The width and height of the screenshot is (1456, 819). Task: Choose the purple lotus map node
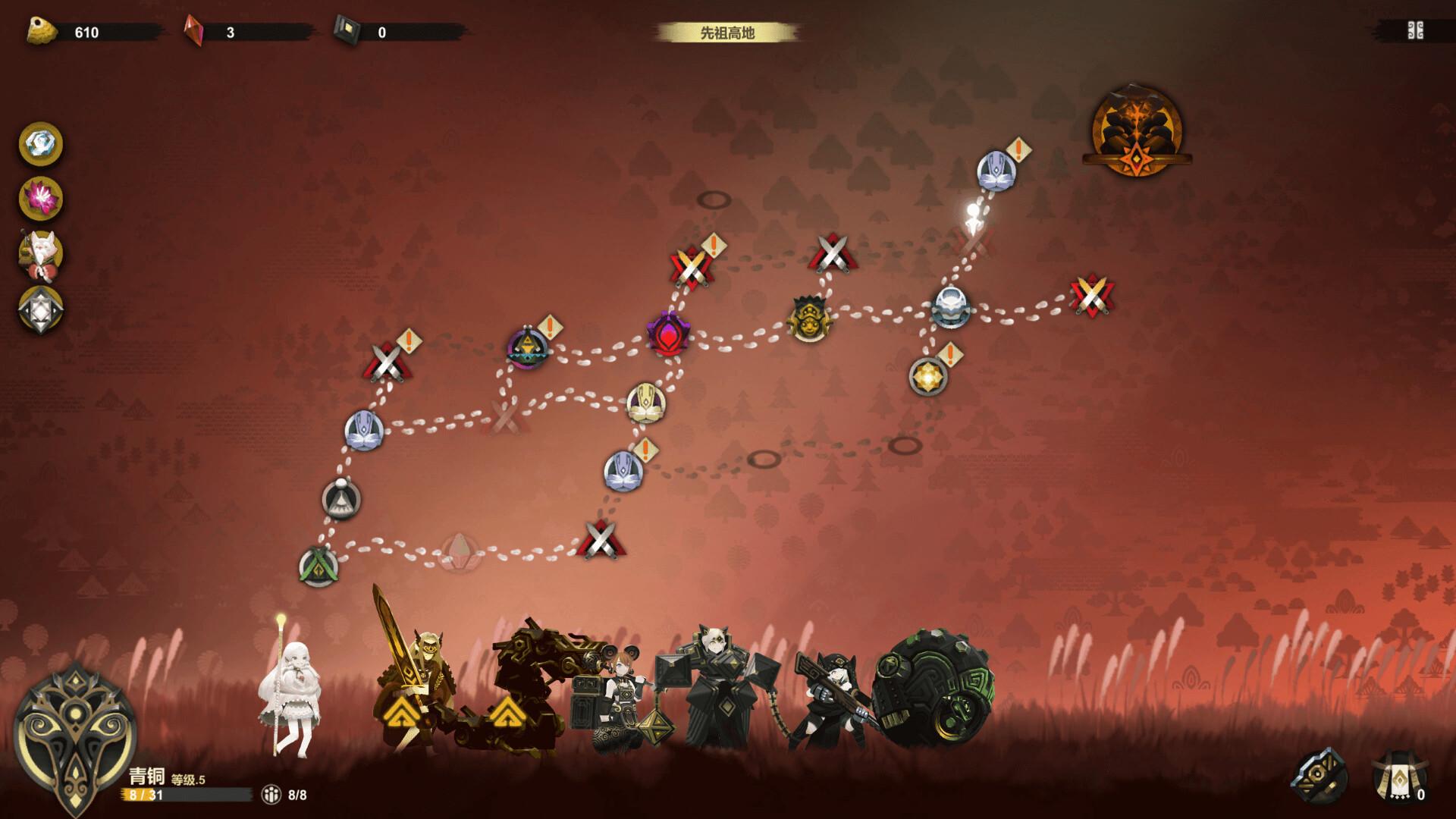[x=668, y=334]
